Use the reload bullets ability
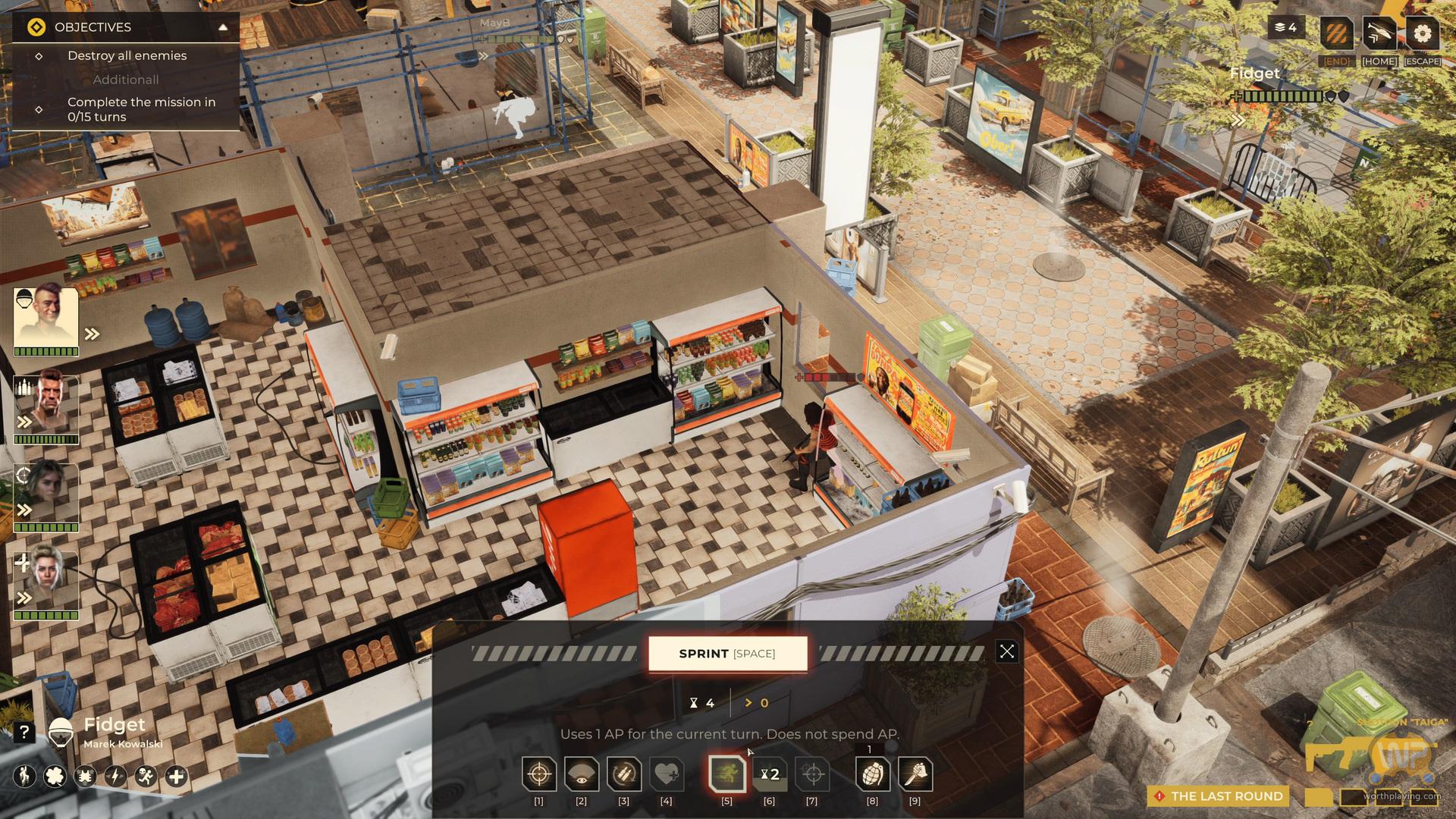The height and width of the screenshot is (819, 1456). (624, 774)
